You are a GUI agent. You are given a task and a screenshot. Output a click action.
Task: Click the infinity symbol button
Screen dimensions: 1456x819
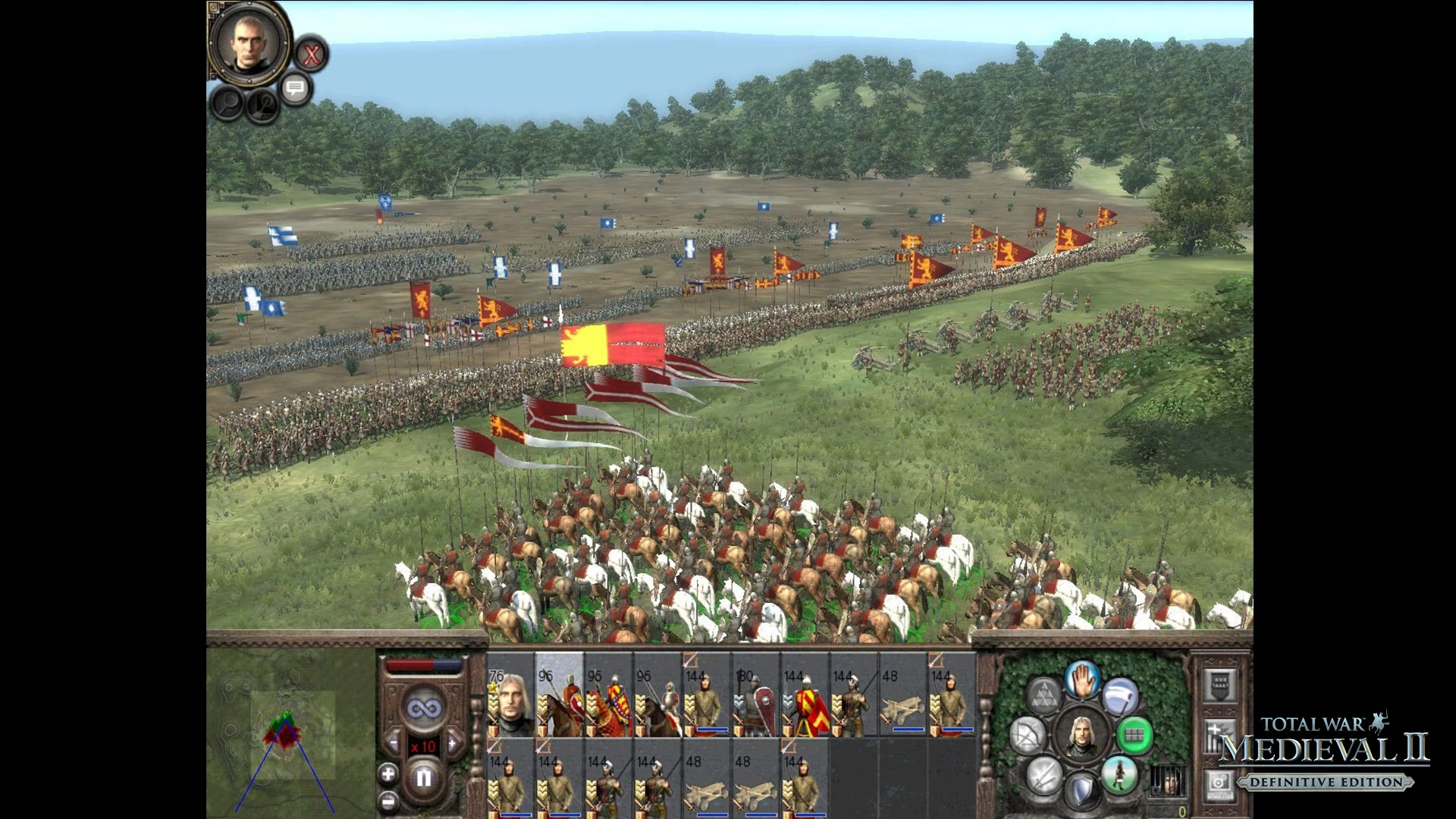coord(423,709)
